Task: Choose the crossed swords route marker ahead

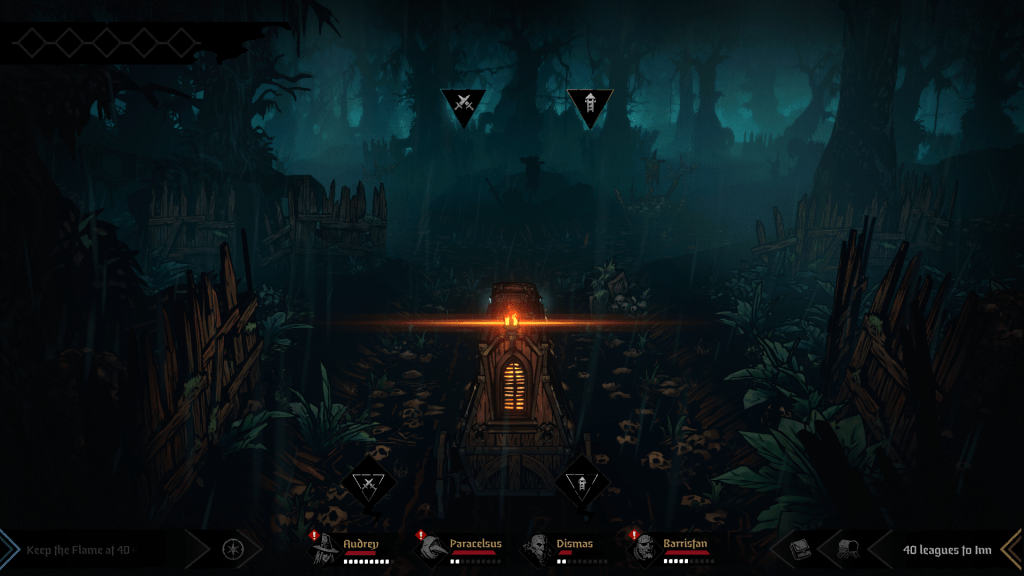Action: (463, 104)
